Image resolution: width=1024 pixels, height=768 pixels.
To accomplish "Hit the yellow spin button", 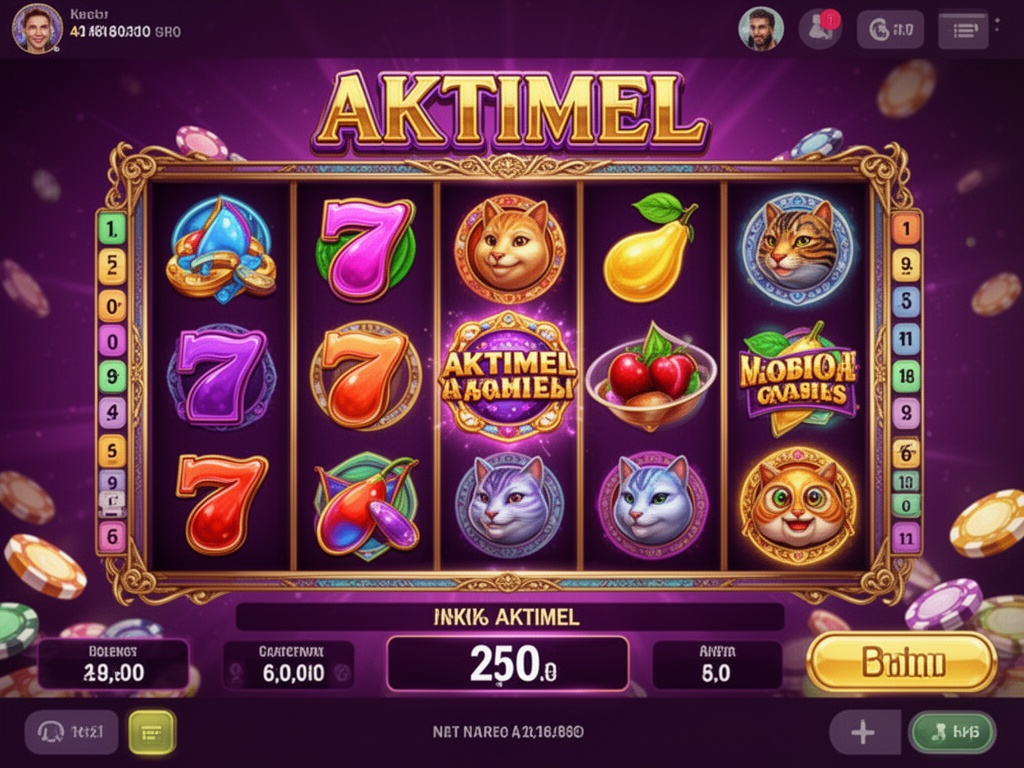I will [902, 662].
